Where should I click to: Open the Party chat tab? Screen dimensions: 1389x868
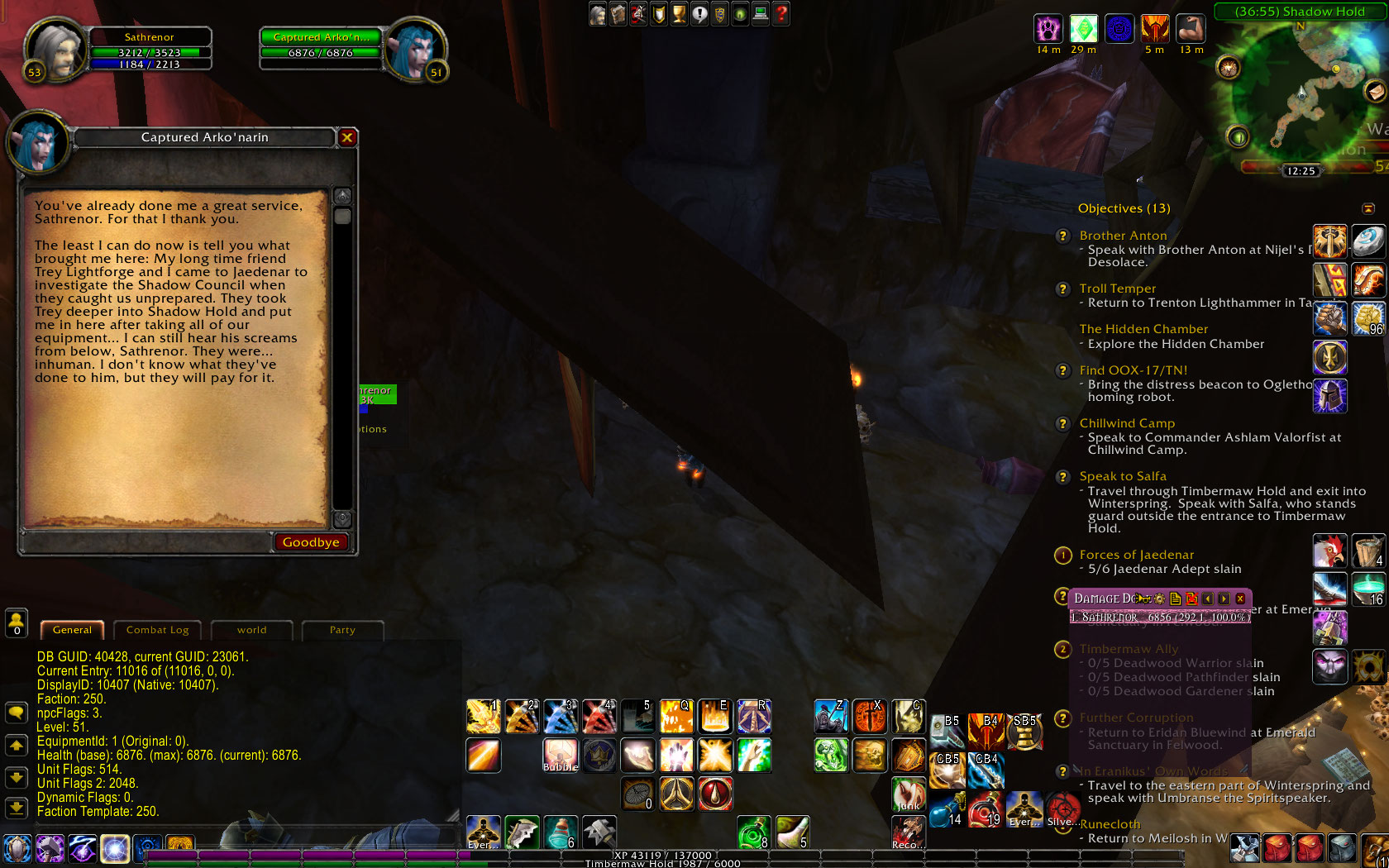point(342,630)
